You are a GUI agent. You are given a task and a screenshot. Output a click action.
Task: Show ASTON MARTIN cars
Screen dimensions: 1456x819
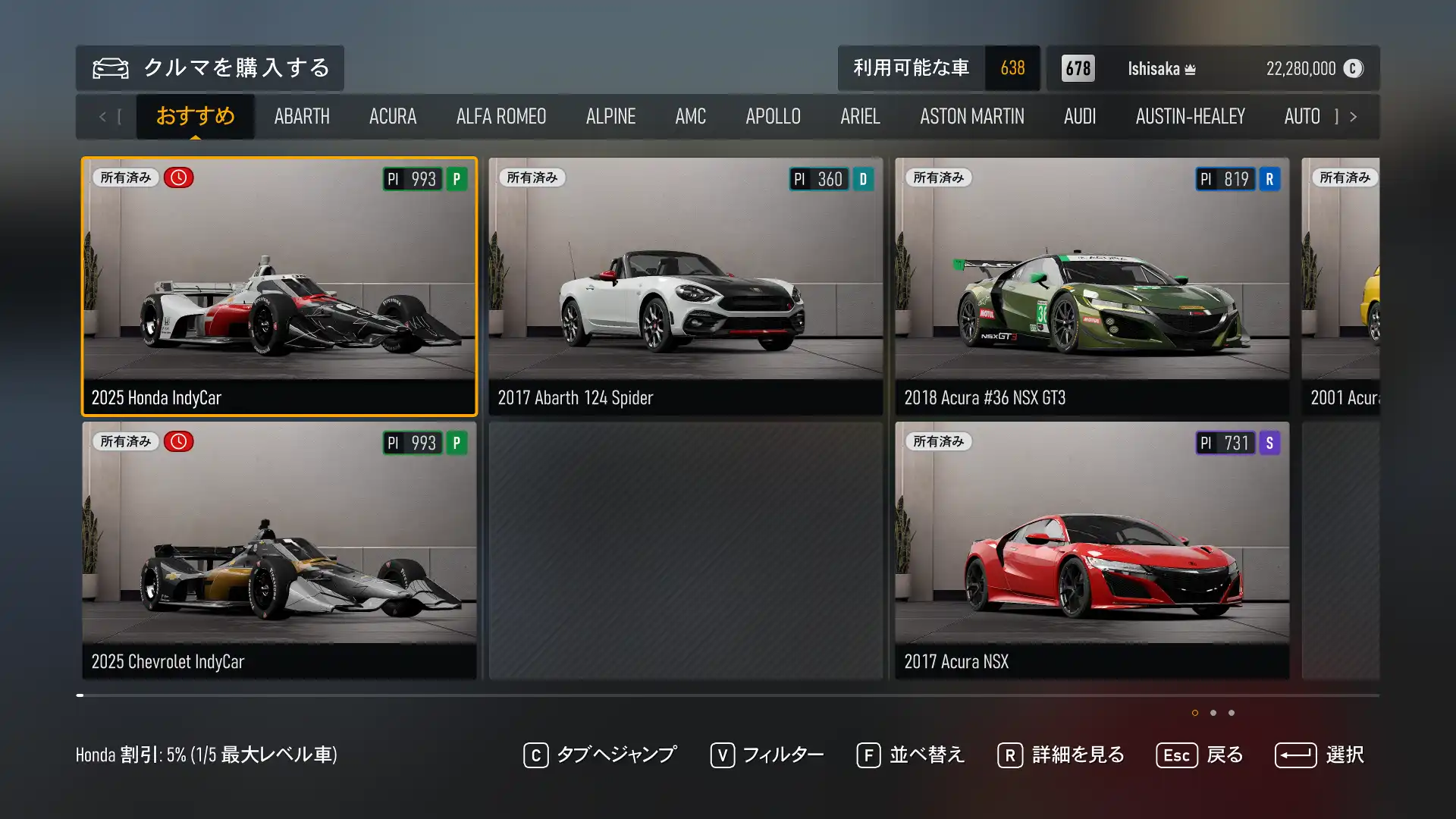971,116
